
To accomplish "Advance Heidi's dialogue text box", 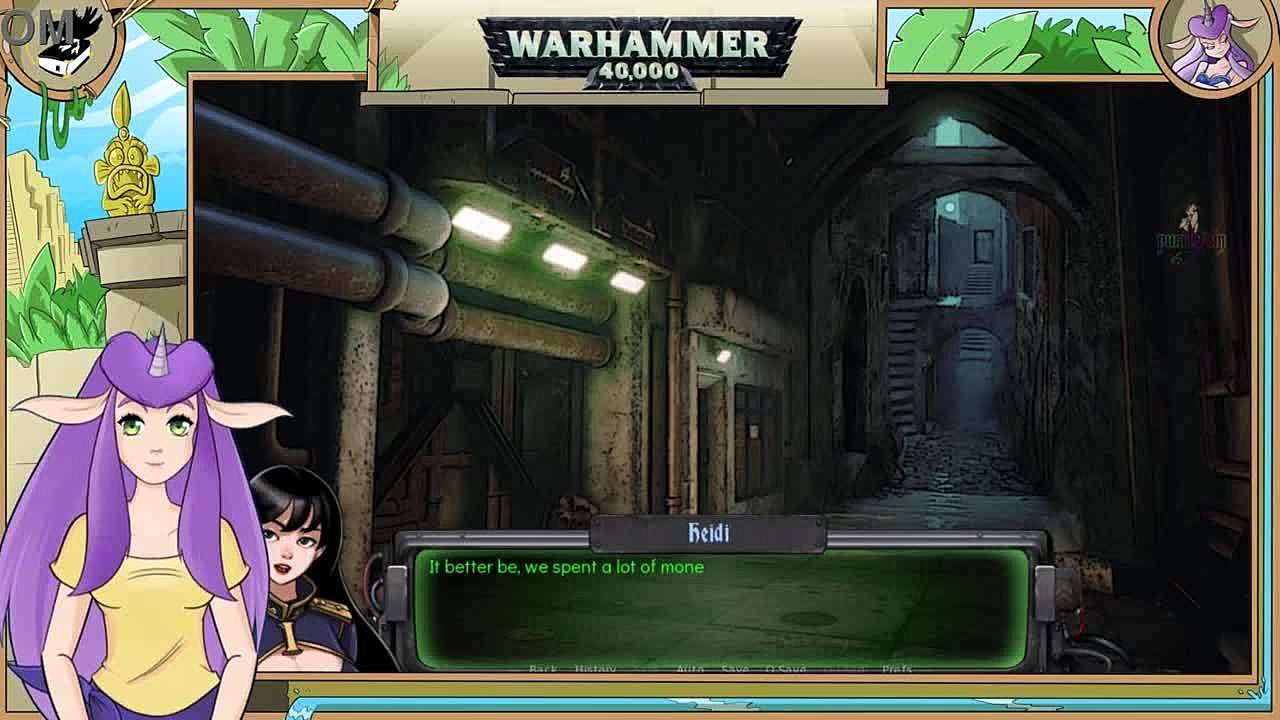I will pos(720,605).
